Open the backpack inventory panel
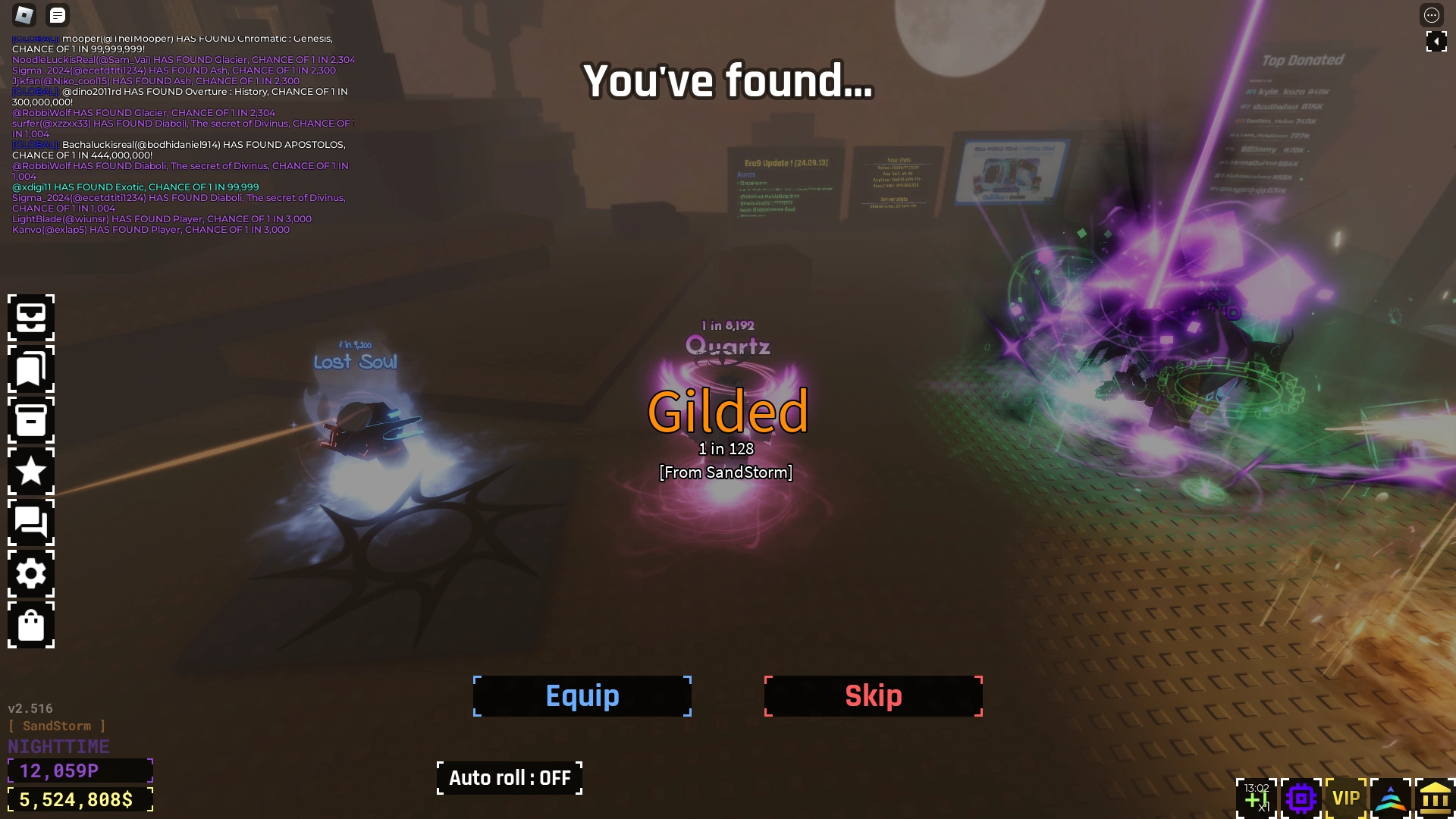The height and width of the screenshot is (819, 1456). click(x=31, y=318)
